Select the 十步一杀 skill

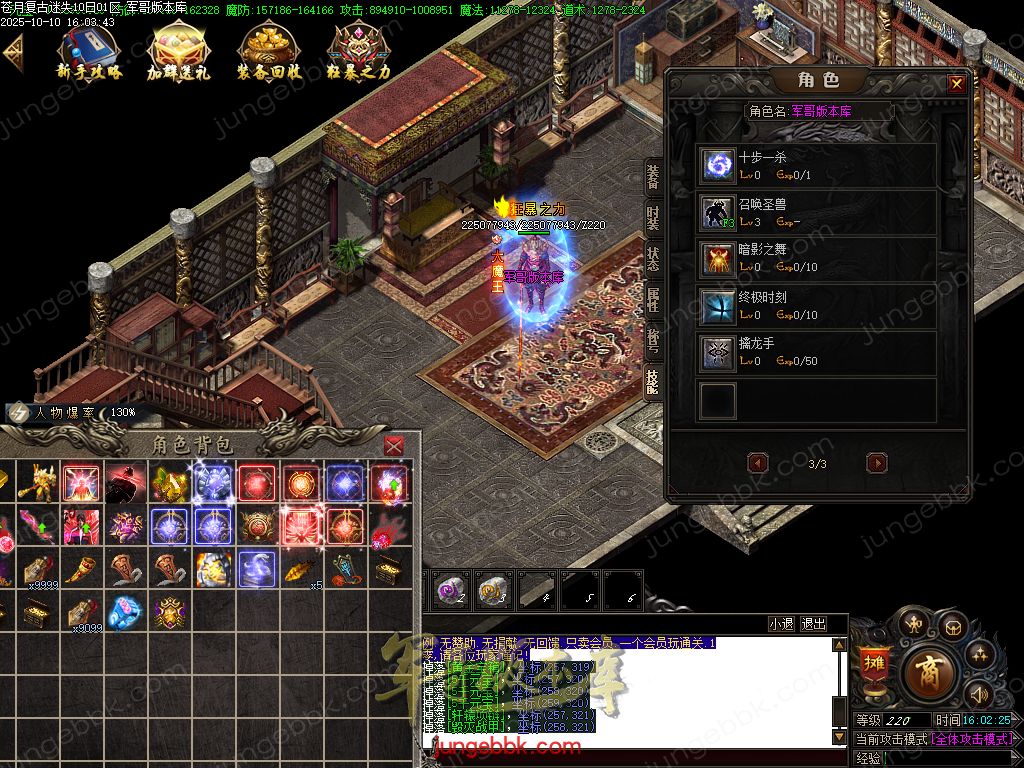tap(716, 165)
